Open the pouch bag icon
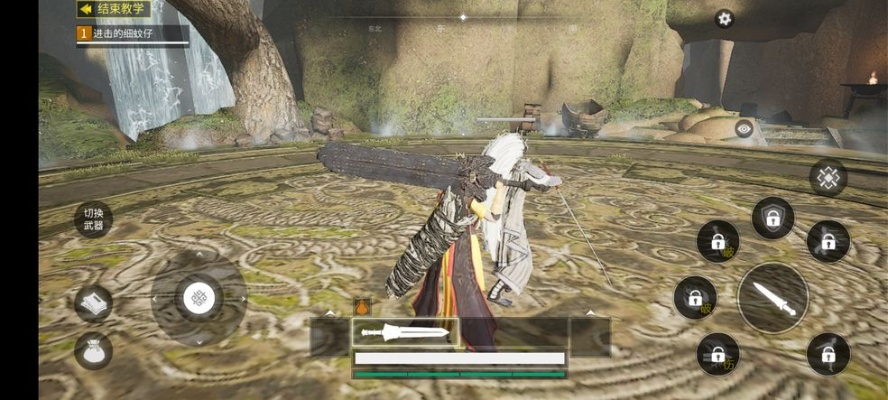Image resolution: width=888 pixels, height=400 pixels. pos(93,350)
